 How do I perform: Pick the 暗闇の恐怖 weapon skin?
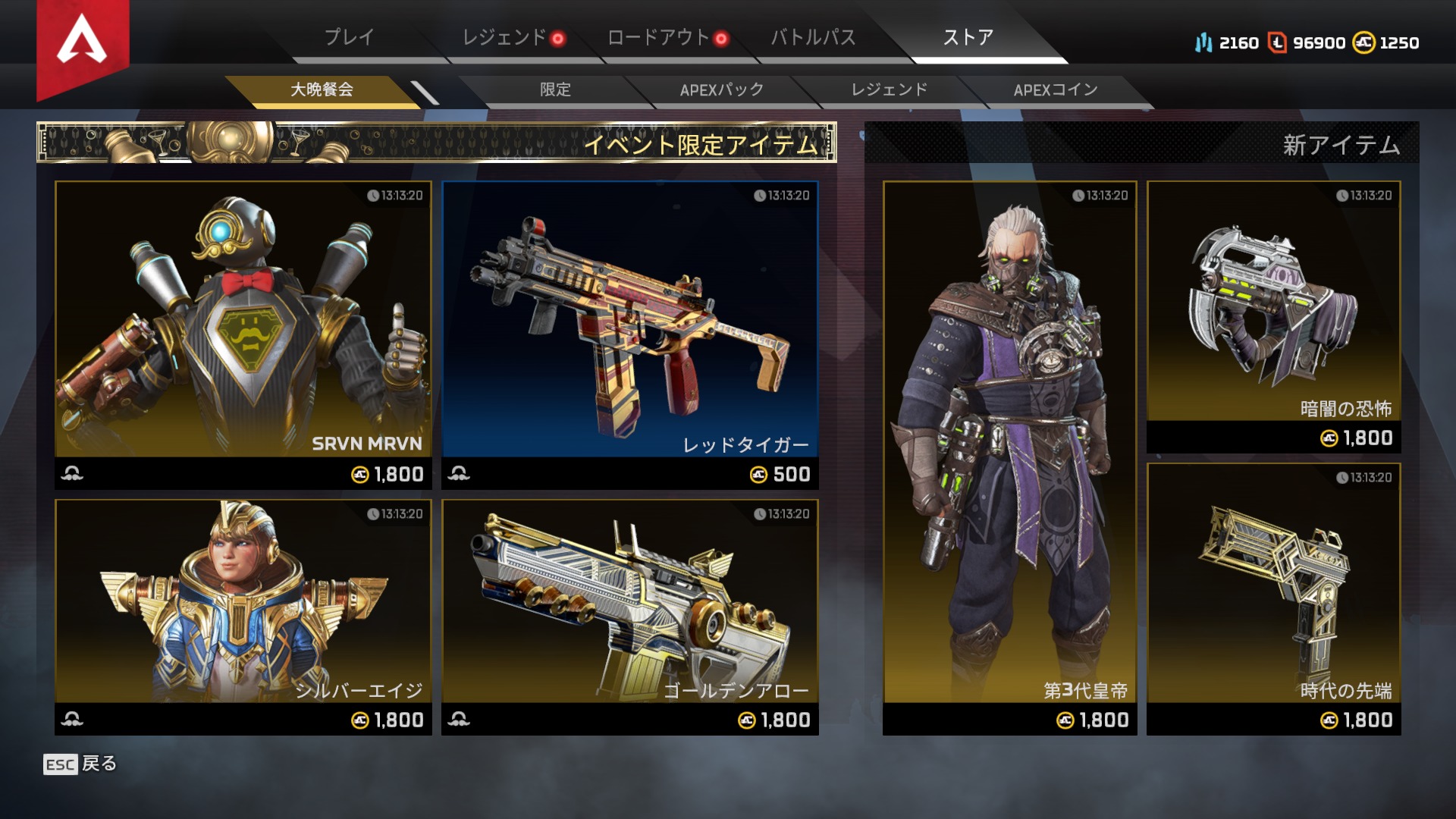[1273, 316]
